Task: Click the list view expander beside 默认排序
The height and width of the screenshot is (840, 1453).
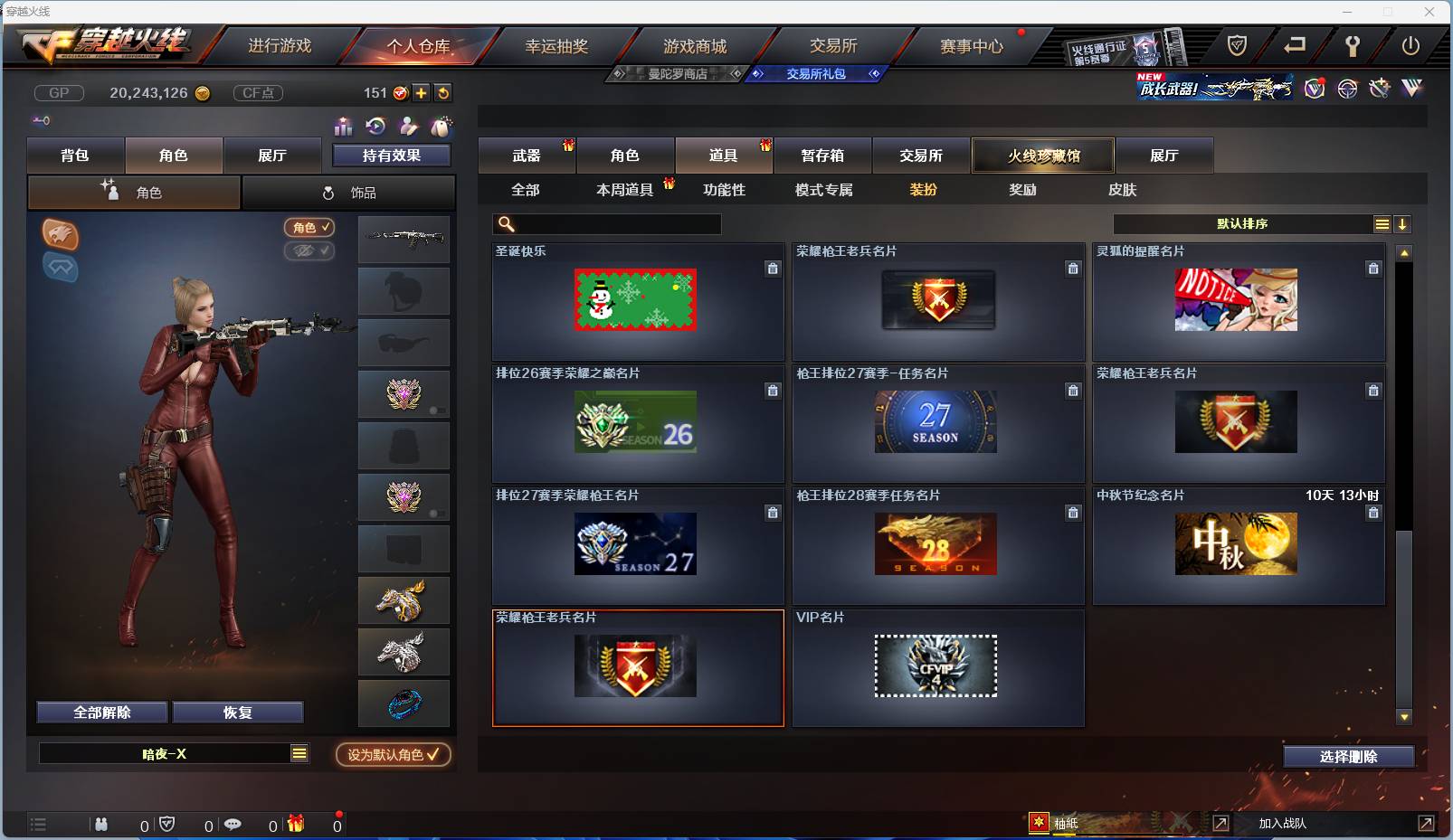Action: (1383, 223)
